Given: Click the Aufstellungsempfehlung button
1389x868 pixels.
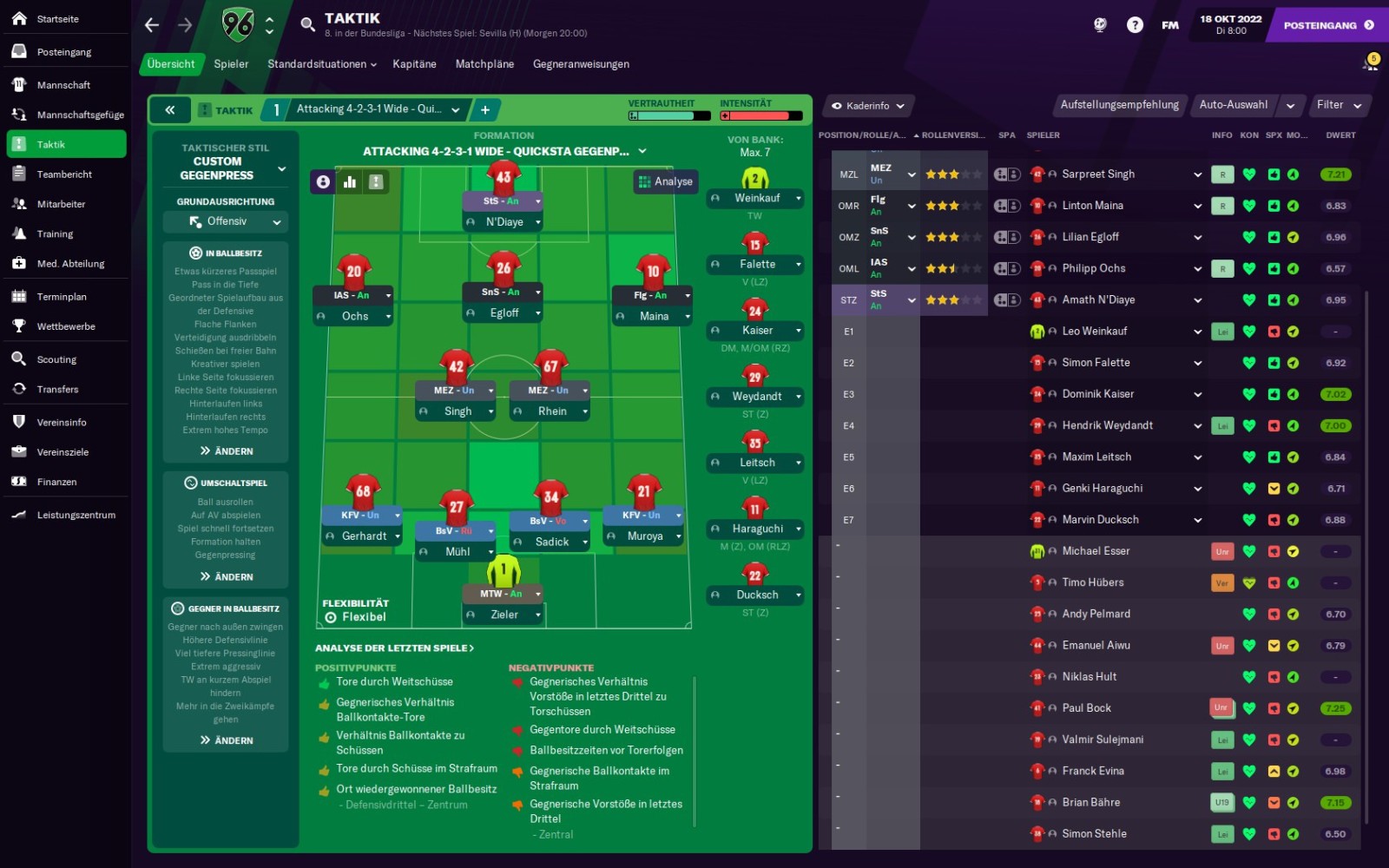Looking at the screenshot, I should 1119,105.
